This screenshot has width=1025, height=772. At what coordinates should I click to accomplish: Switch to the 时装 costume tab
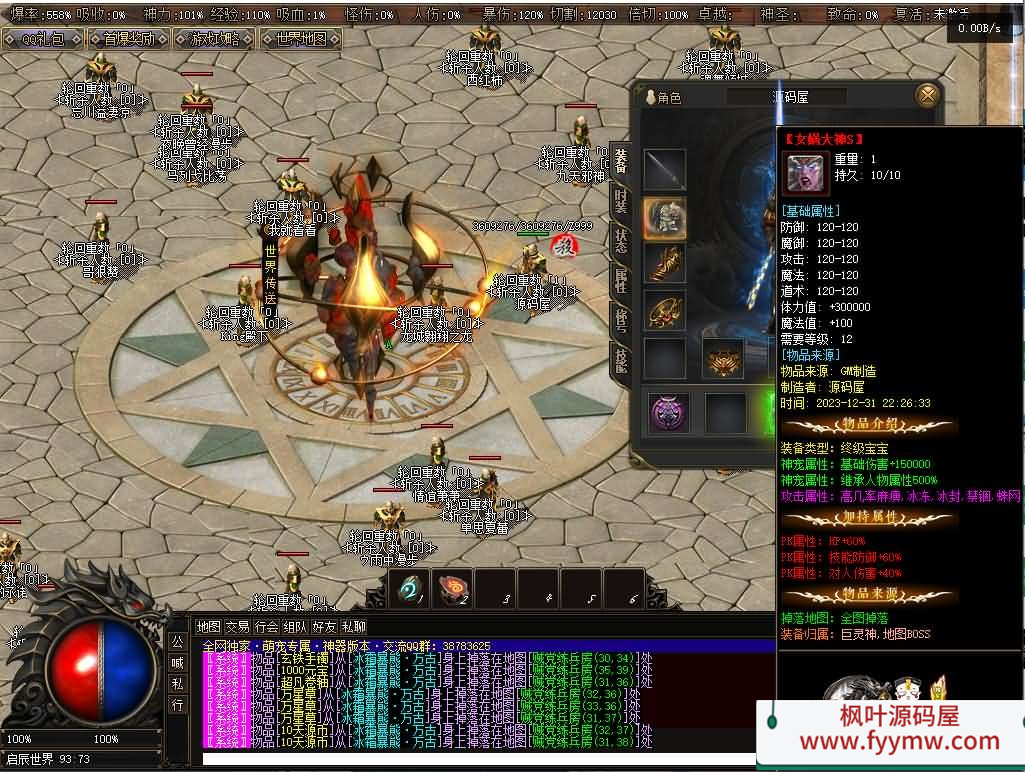tap(621, 199)
